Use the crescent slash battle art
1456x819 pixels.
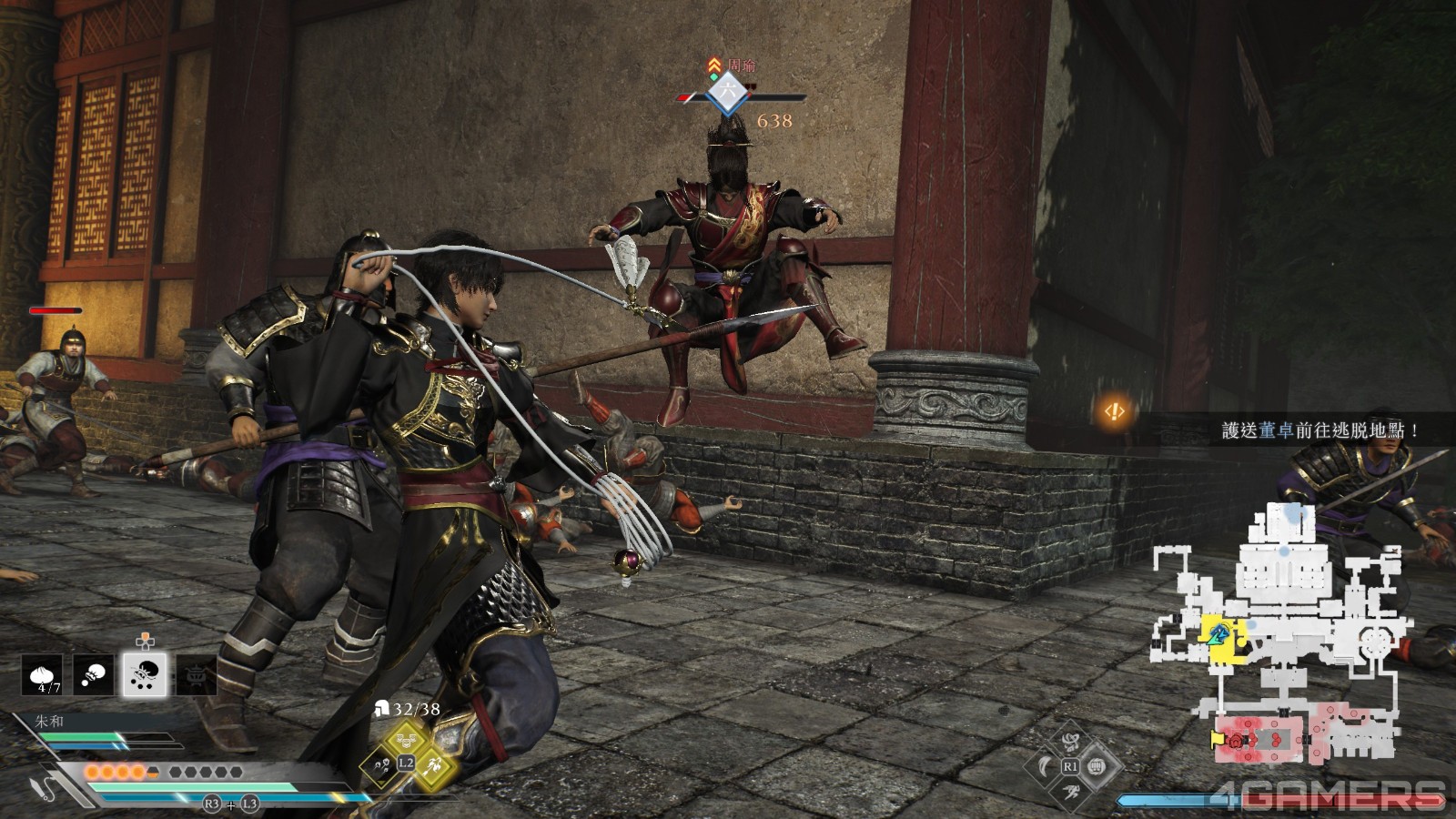[x=1046, y=767]
